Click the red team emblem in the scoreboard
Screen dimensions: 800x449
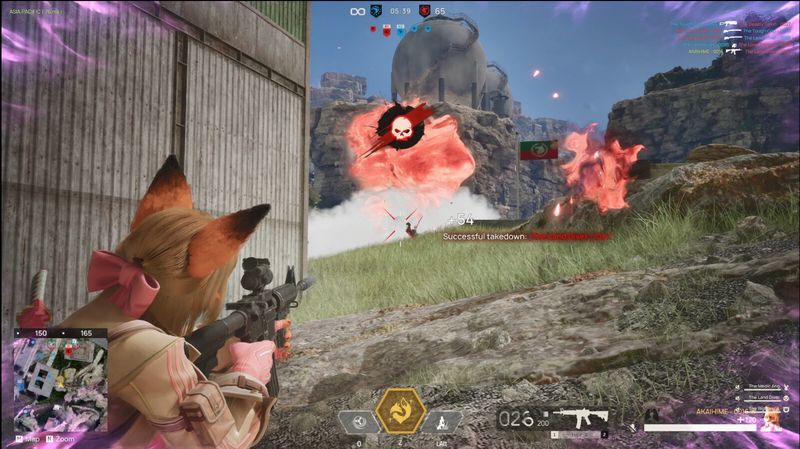[424, 11]
